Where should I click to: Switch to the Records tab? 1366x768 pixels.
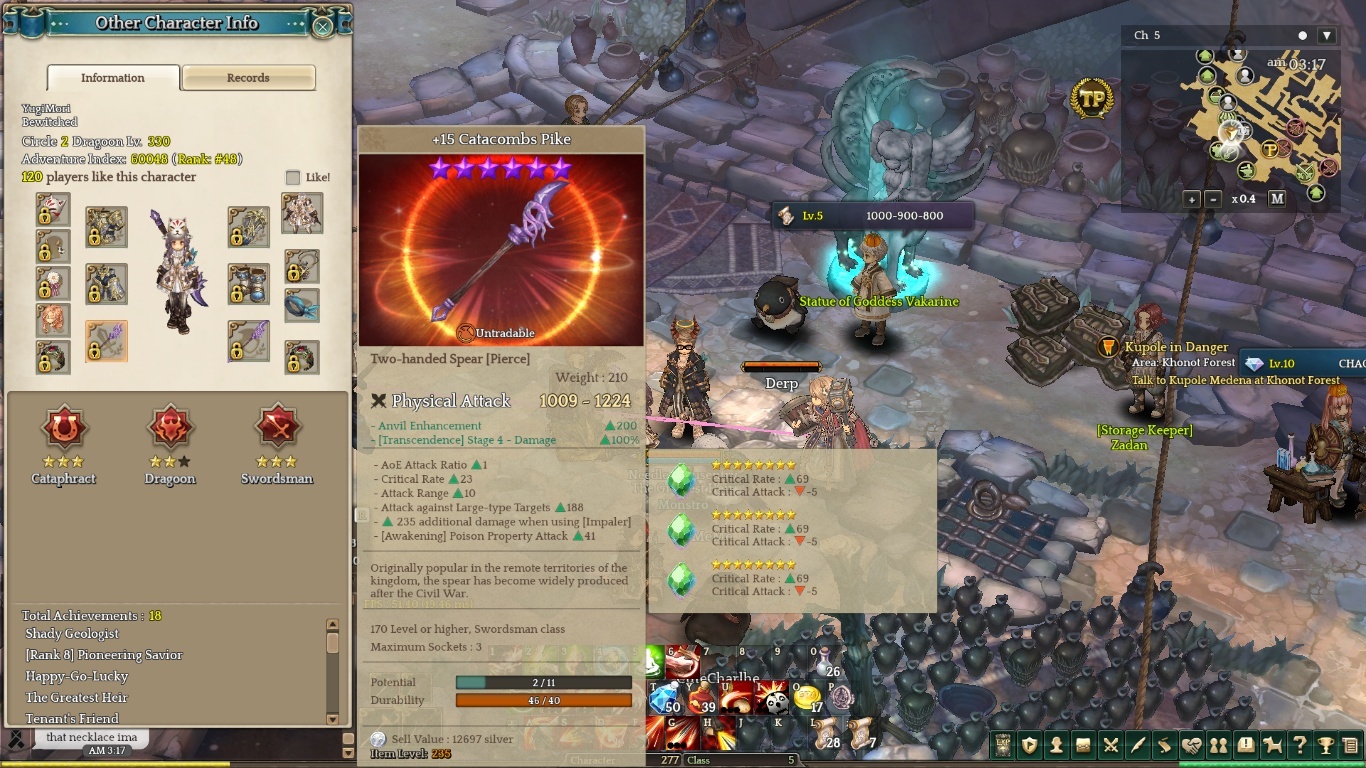click(248, 78)
